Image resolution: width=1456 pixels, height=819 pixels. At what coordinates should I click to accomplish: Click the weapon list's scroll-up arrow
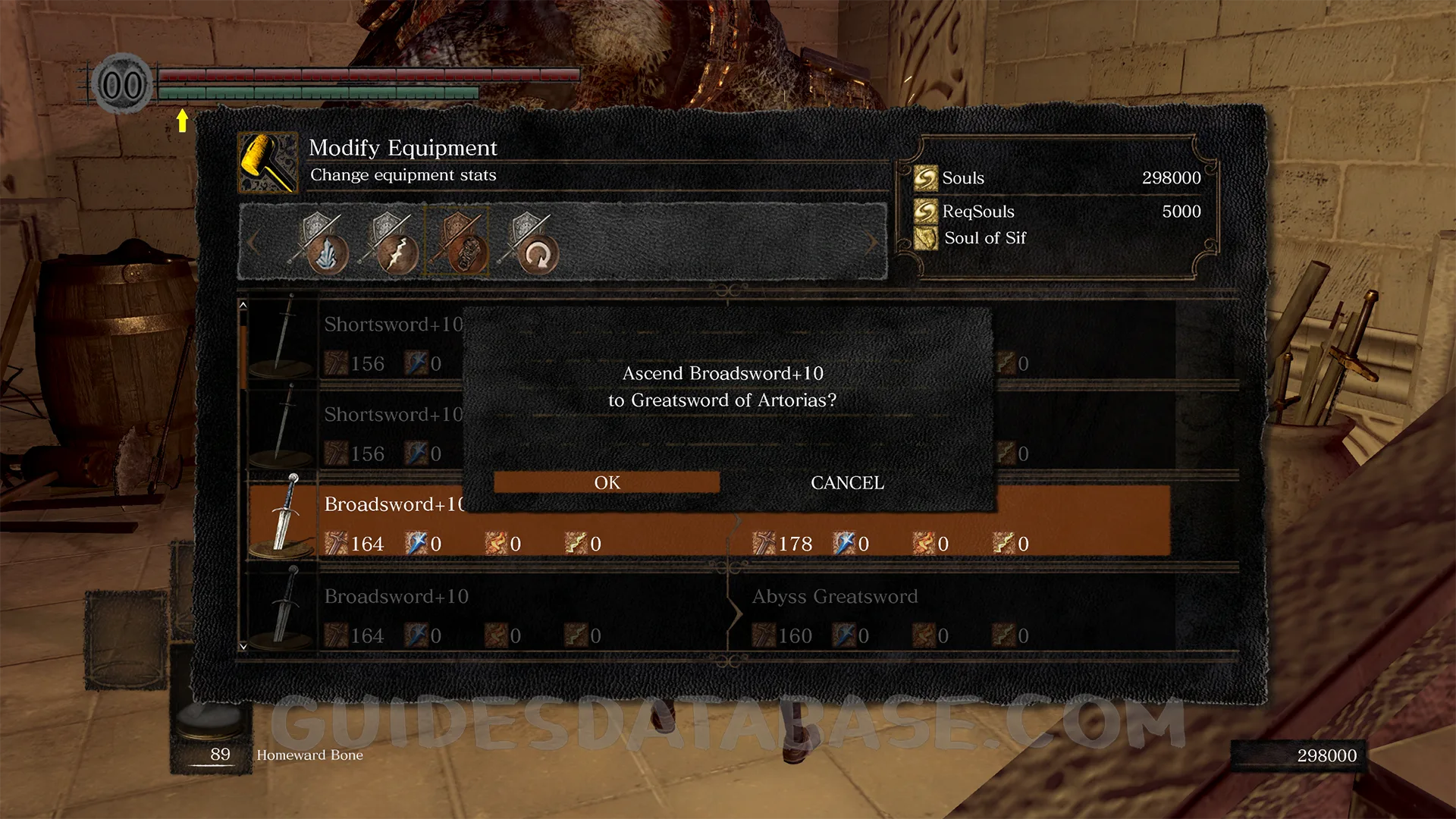click(x=243, y=305)
